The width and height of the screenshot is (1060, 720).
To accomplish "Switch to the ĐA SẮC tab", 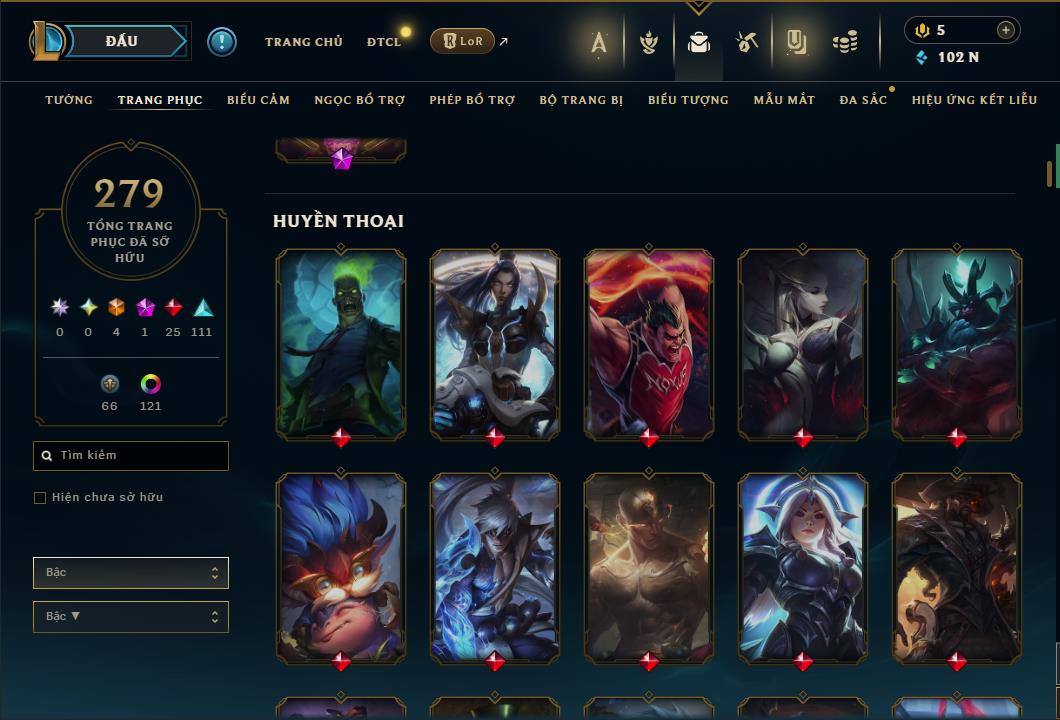I will pyautogui.click(x=863, y=100).
